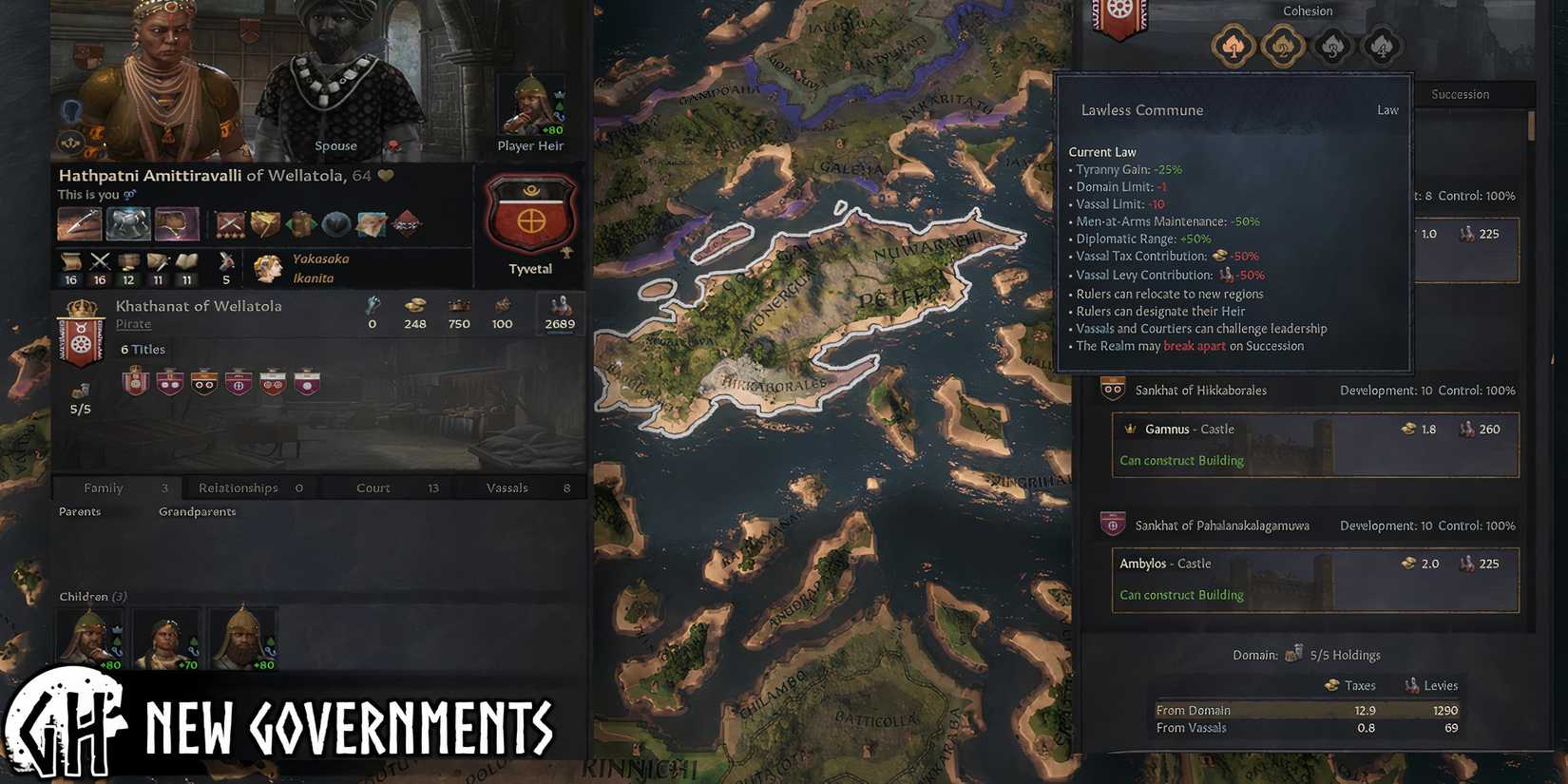Click the Pirate government link
1568x784 pixels.
[133, 323]
